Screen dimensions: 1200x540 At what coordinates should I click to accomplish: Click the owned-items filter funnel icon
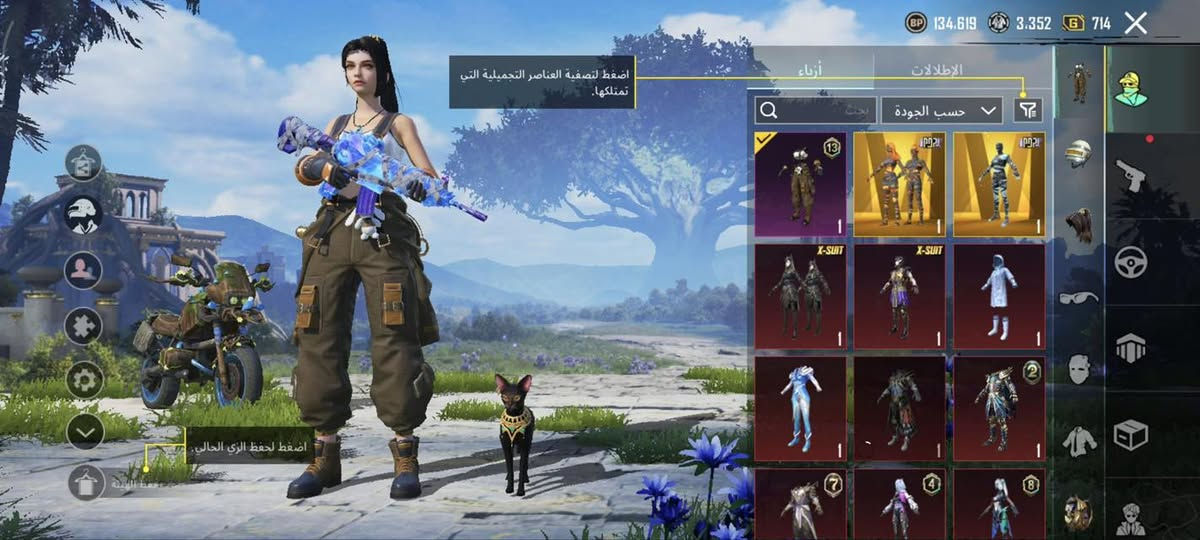1027,110
